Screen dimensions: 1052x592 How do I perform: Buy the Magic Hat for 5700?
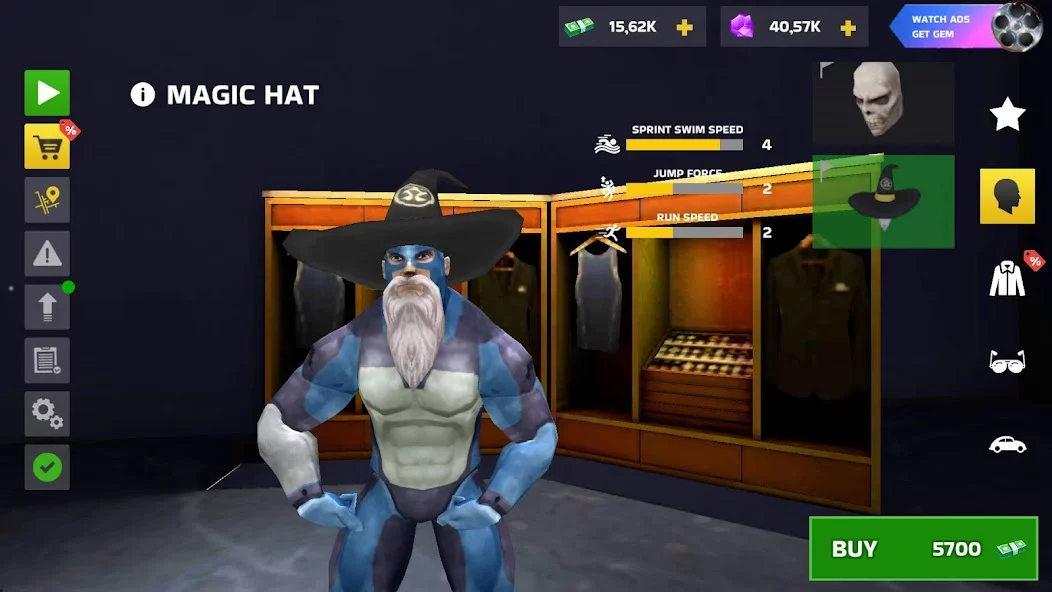pos(923,548)
